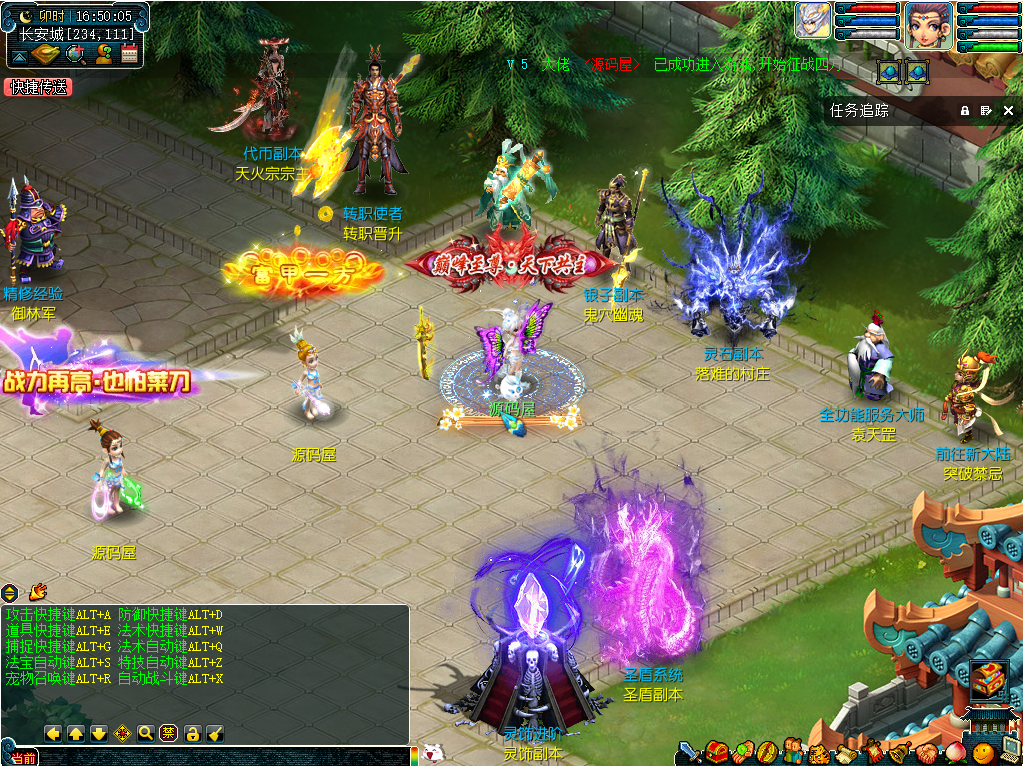Click the chat panel's down arrow button
This screenshot has height=766, width=1023.
coord(99,733)
